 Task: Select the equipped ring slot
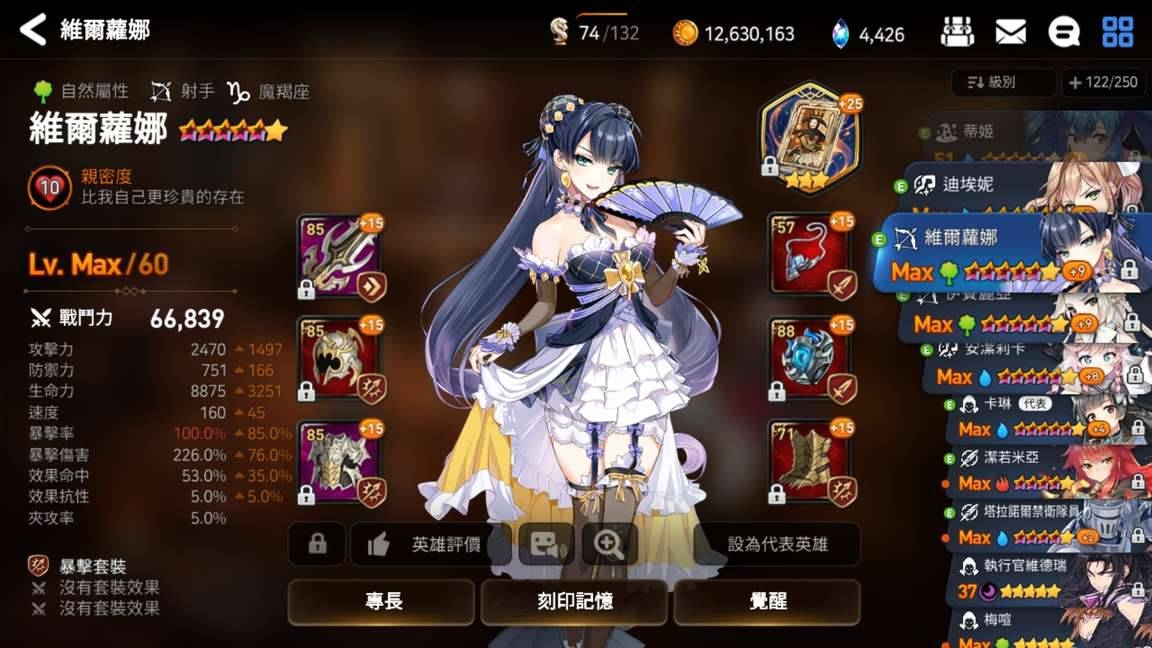[x=811, y=358]
